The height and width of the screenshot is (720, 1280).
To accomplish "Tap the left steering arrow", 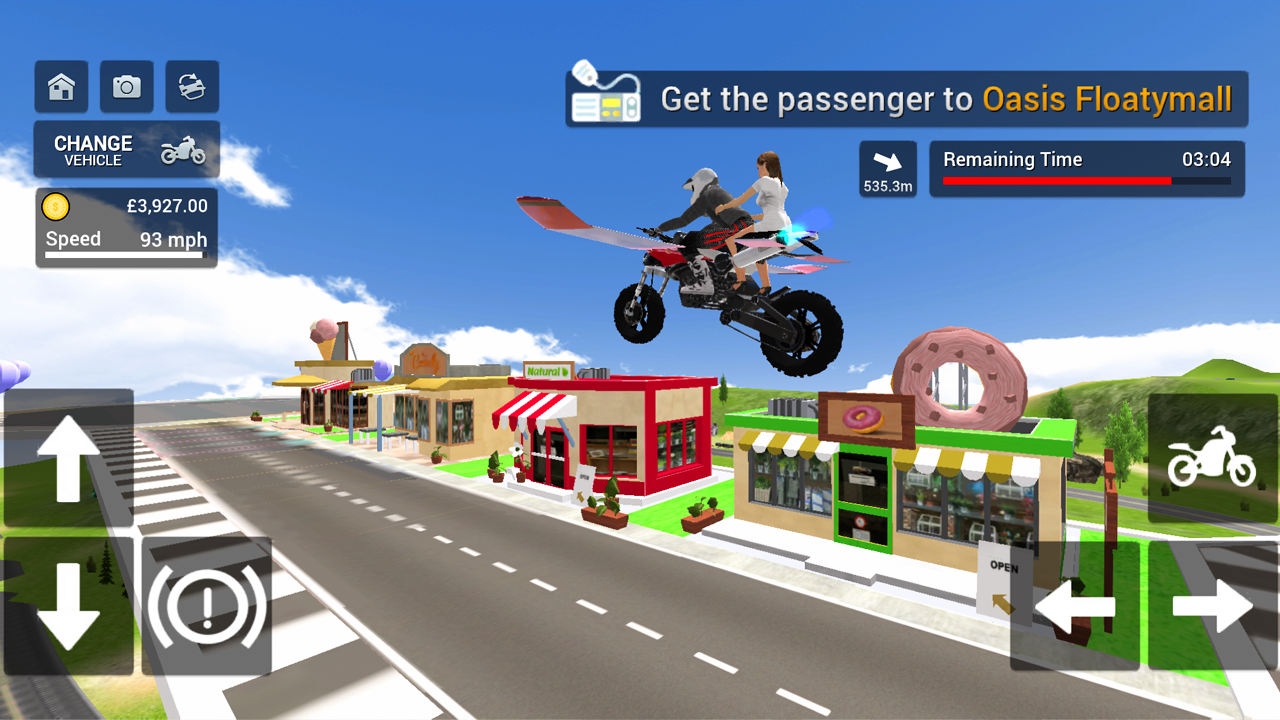I will 1076,606.
